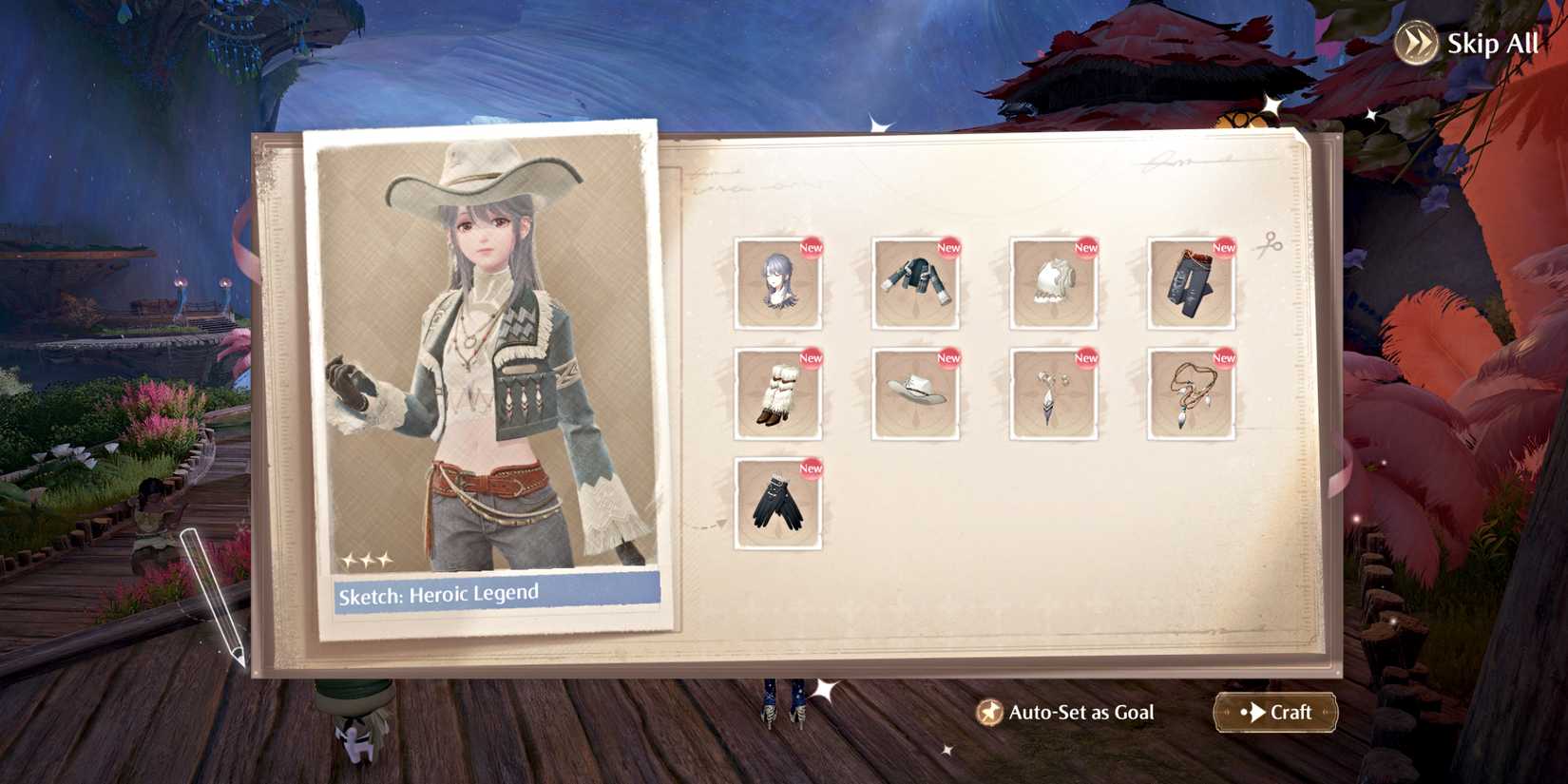Click the Skip All fast-forward icon
This screenshot has width=1568, height=784.
[1415, 42]
